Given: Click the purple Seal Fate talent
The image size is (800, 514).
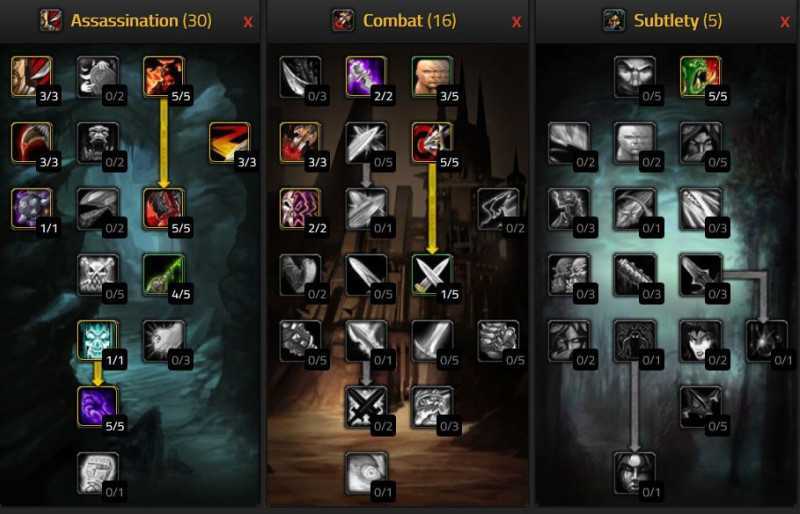Looking at the screenshot, I should click(x=97, y=406).
